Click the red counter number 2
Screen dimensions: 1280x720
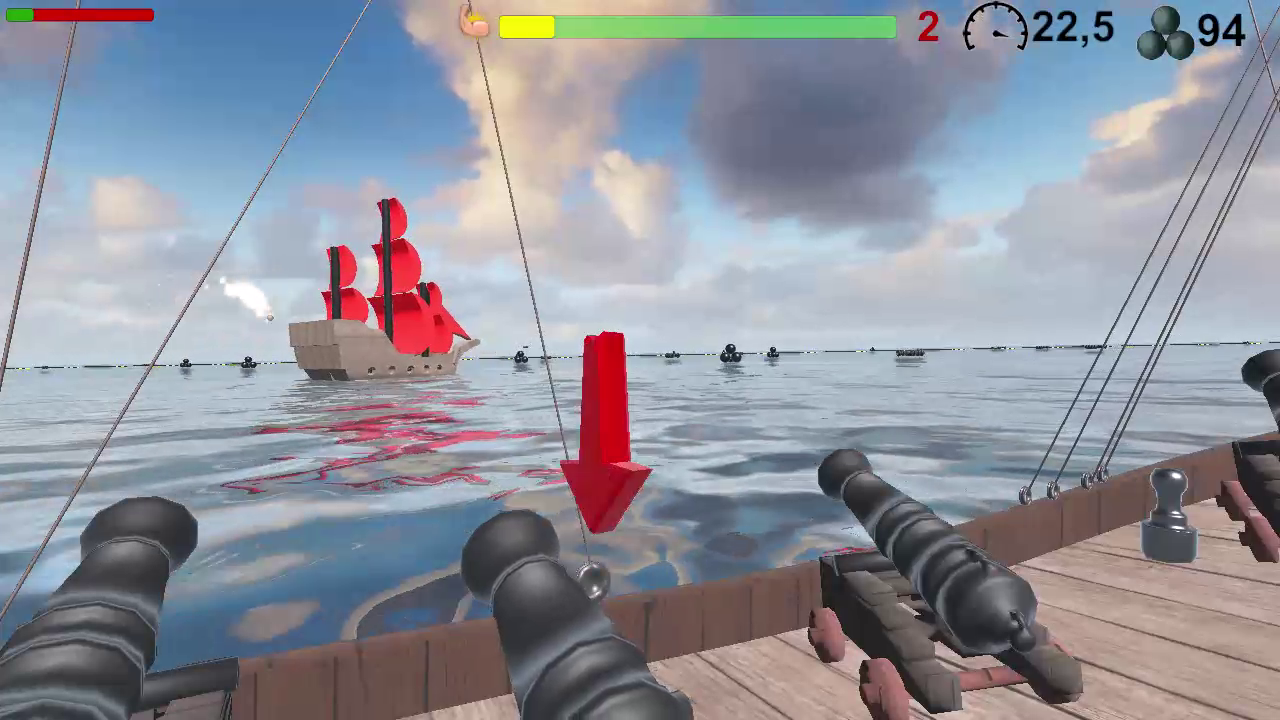click(x=926, y=29)
